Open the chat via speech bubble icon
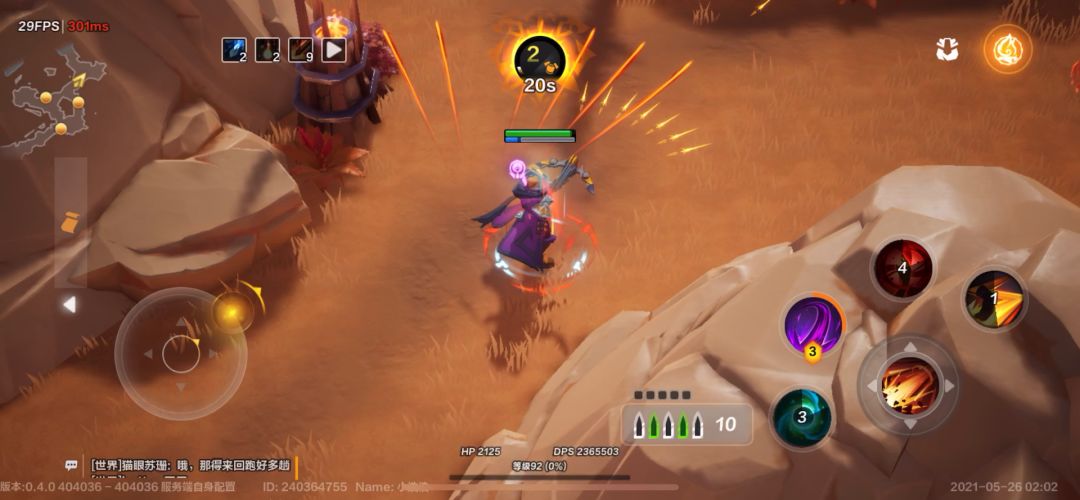The image size is (1080, 500). coord(72,465)
